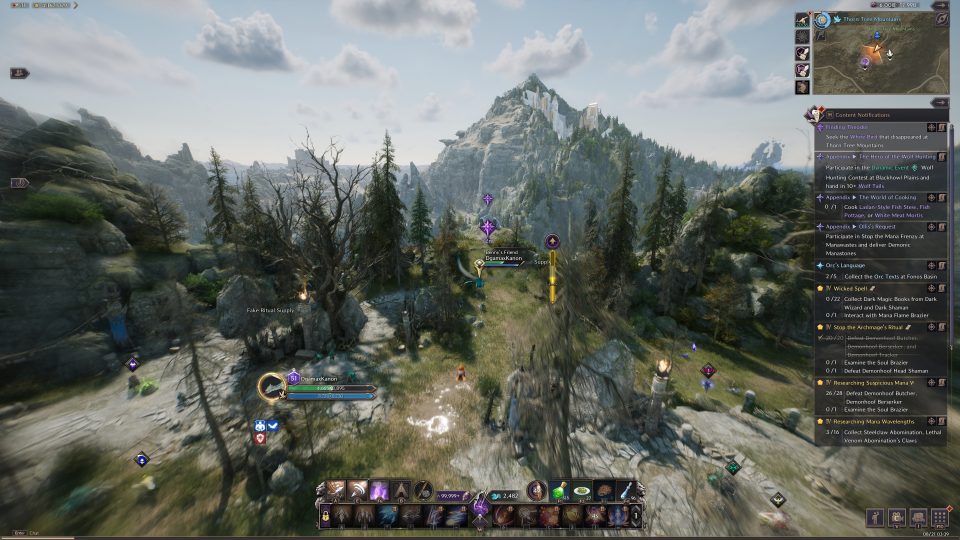
Task: Collapse the Content Notifications panel arrow
Action: pyautogui.click(x=939, y=102)
